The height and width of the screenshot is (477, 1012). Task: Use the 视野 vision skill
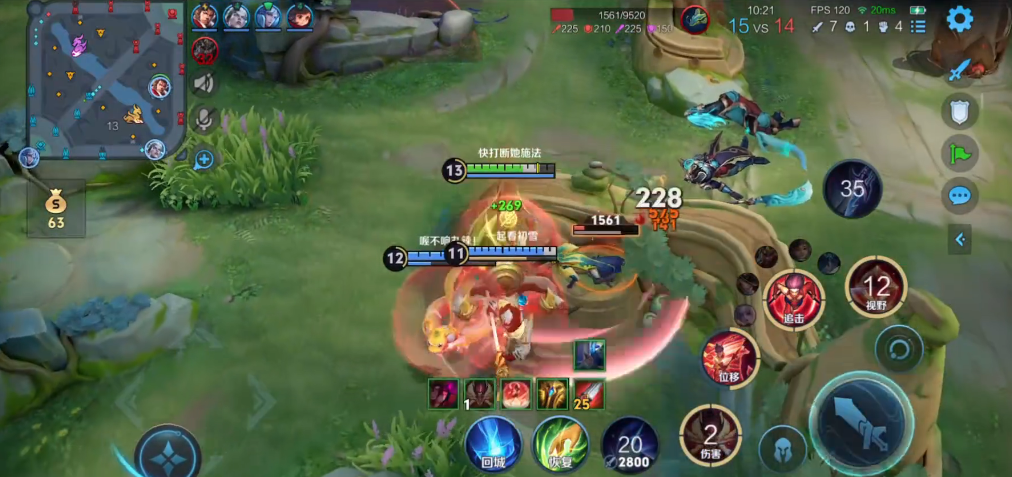pos(876,288)
